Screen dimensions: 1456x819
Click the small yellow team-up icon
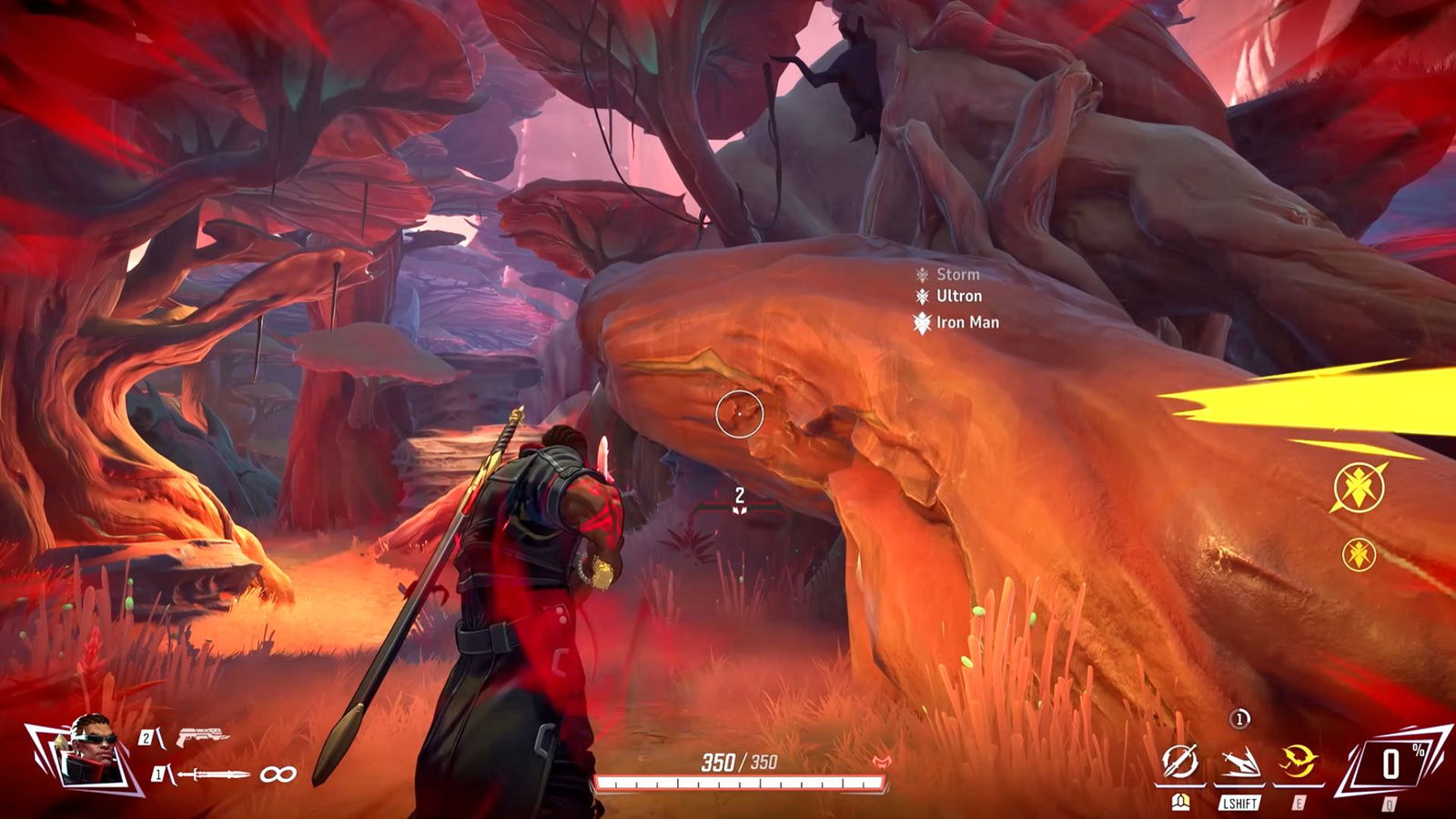[x=1359, y=554]
